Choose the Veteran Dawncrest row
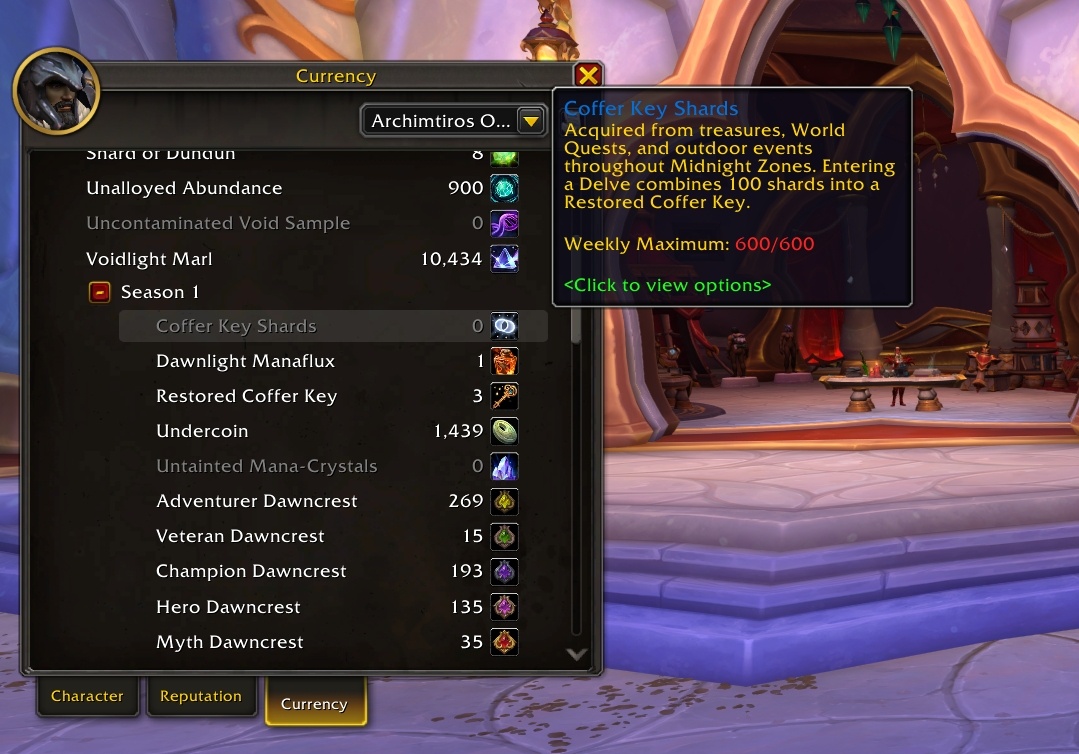Image resolution: width=1079 pixels, height=754 pixels. click(x=333, y=536)
